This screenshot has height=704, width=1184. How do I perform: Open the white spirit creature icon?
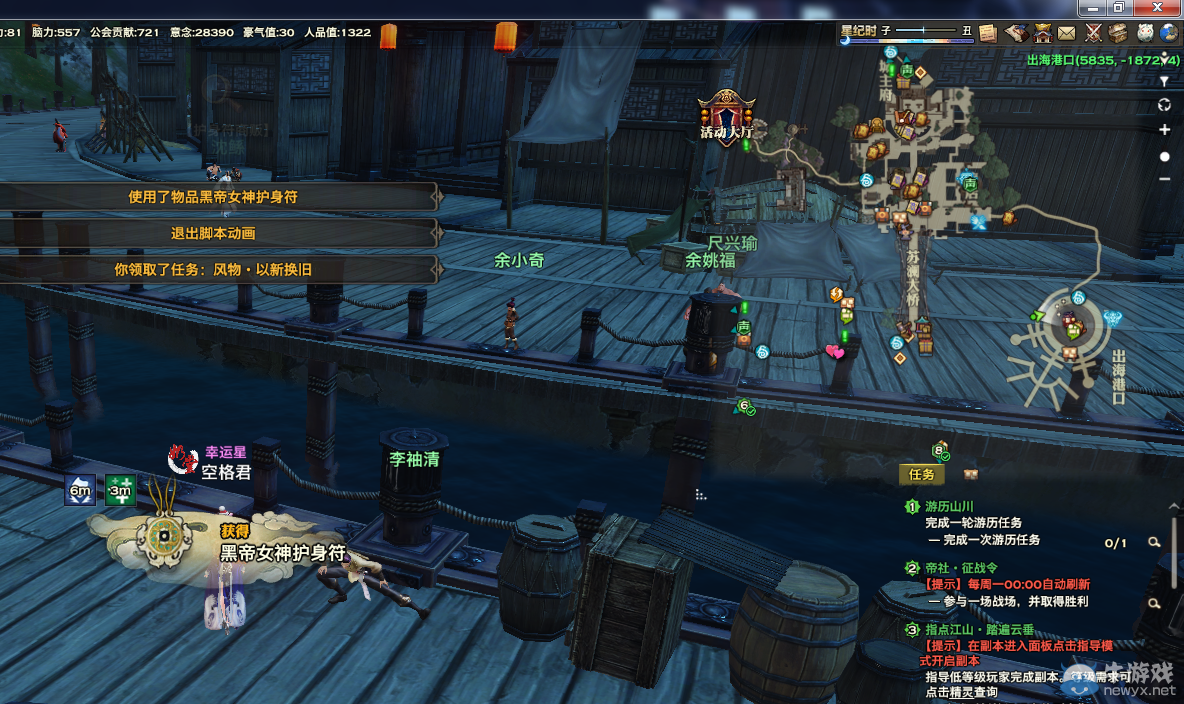[x=1145, y=32]
